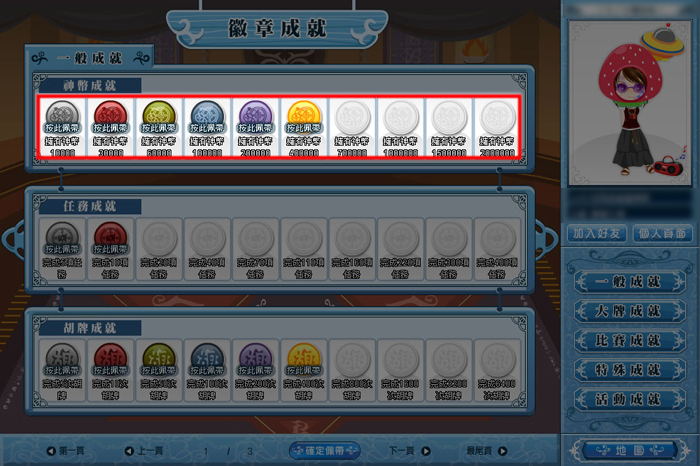Screen dimensions: 700x466
Task: Show the 特殊成就 category
Action: coord(627,370)
